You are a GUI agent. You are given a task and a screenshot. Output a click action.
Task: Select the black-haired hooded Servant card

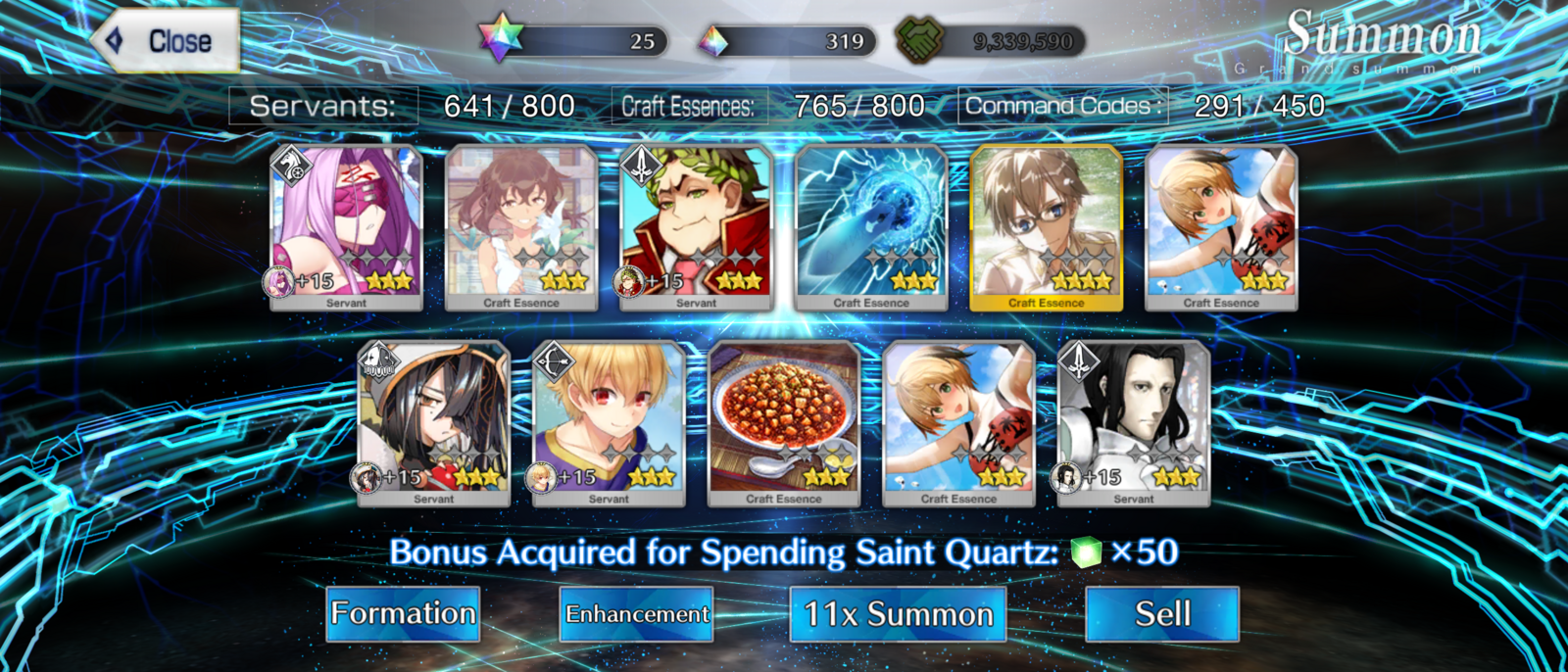coord(433,423)
